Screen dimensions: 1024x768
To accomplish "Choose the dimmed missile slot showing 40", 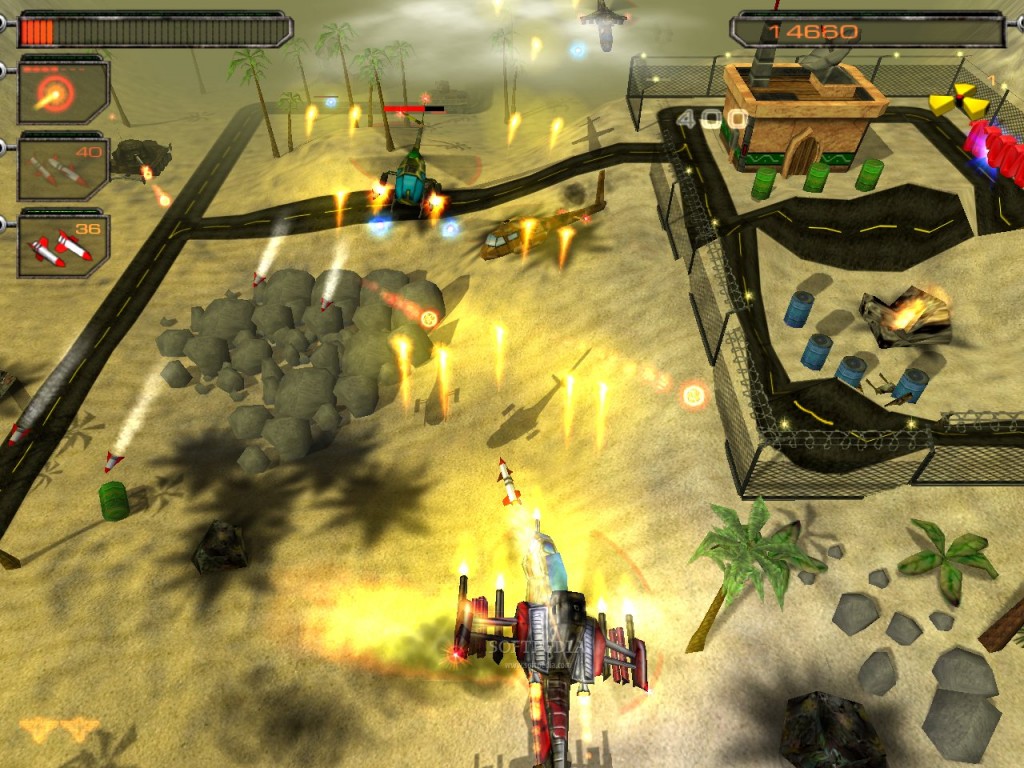I will [62, 167].
